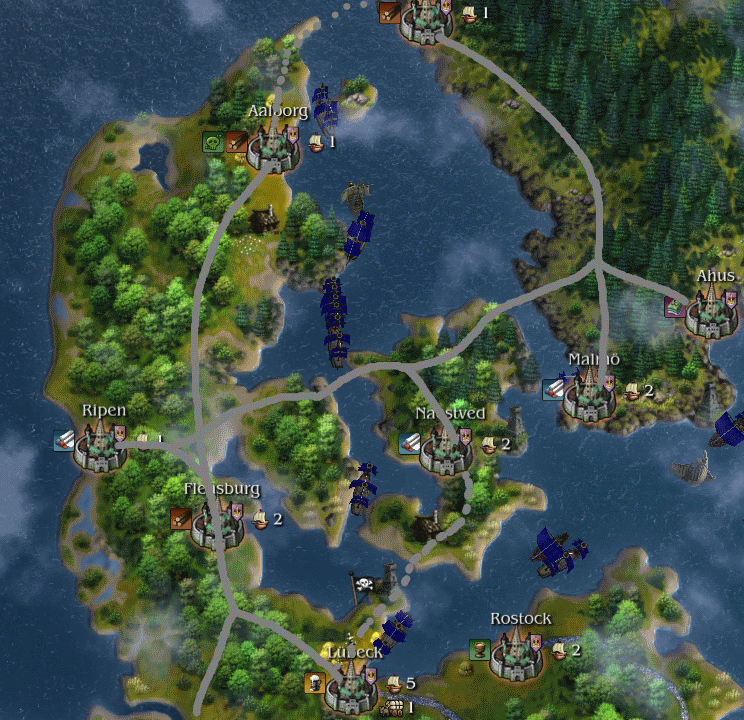Click the cloth goods icon beside Ripen
744x720 pixels.
[x=65, y=440]
